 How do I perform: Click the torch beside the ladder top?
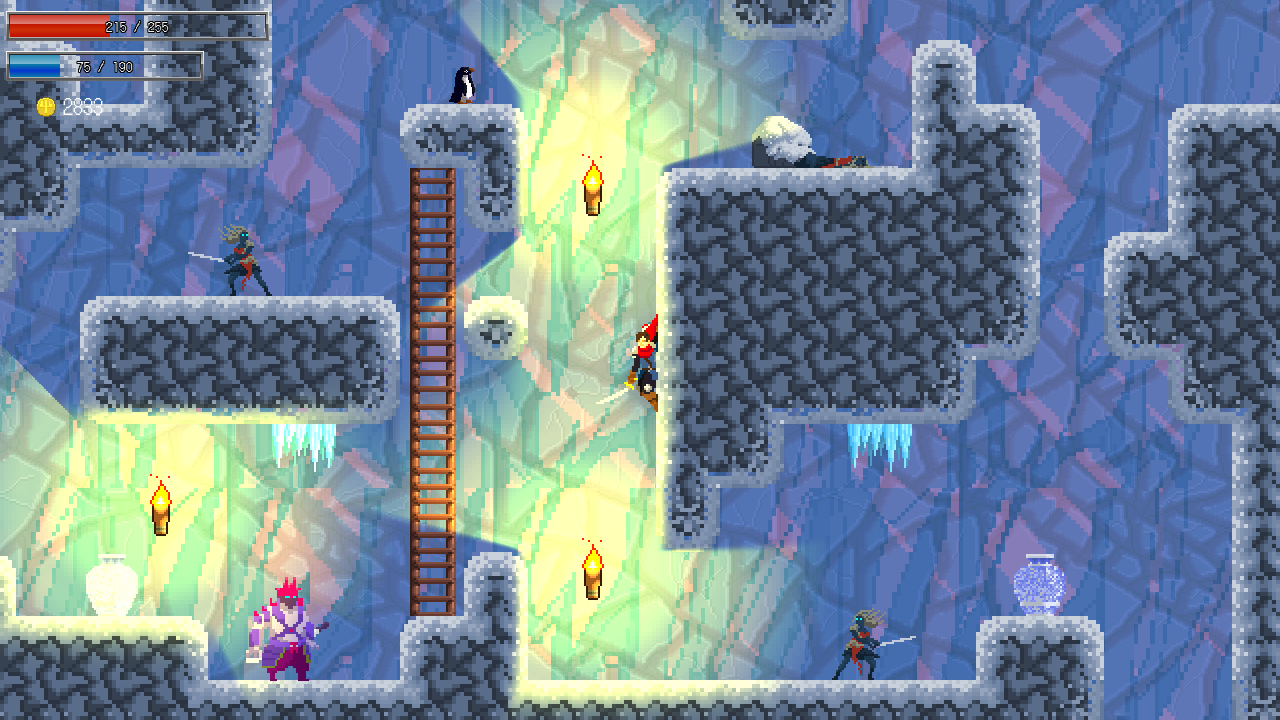(x=591, y=185)
